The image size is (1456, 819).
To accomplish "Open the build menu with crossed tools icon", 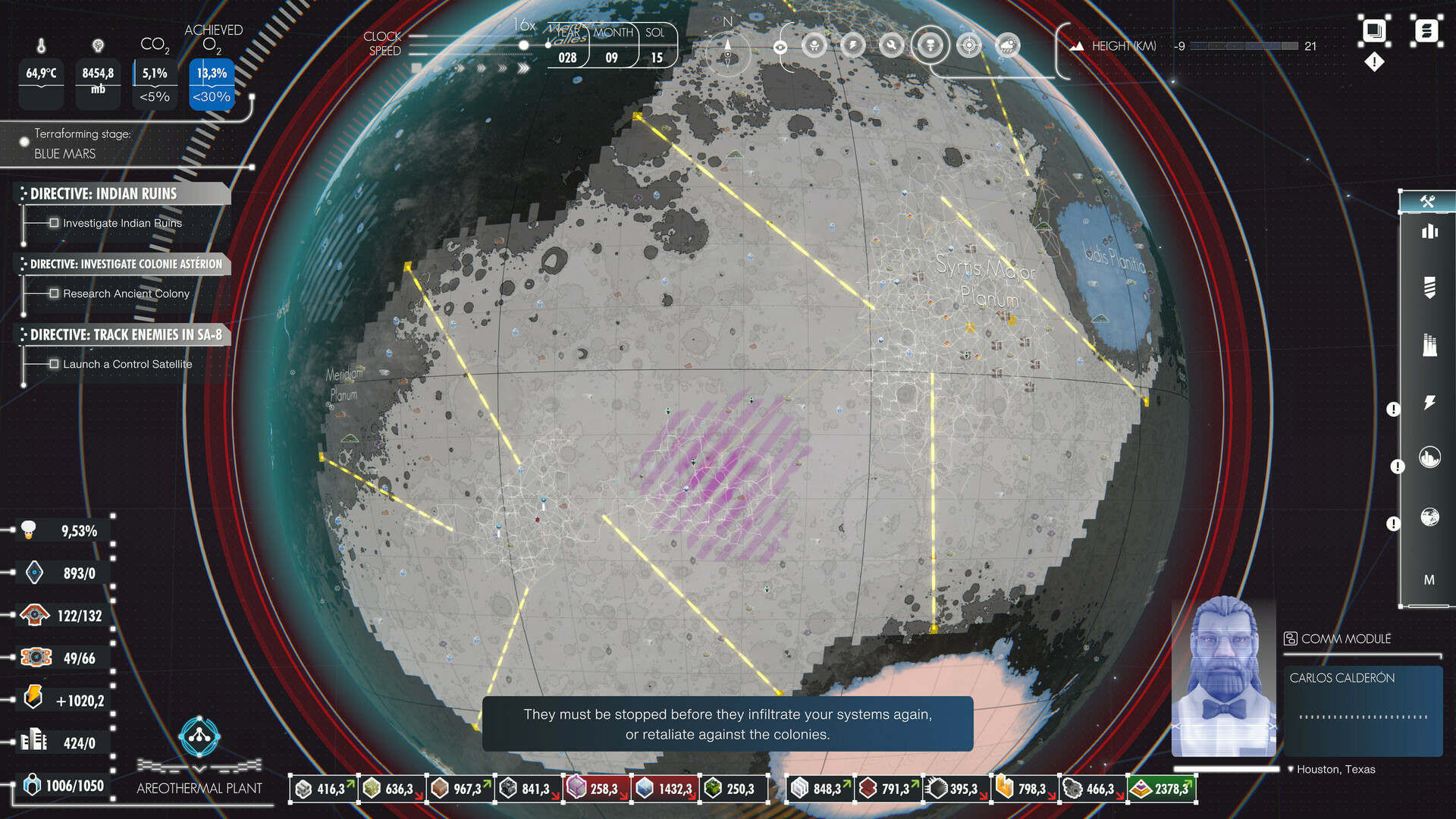I will click(1429, 202).
